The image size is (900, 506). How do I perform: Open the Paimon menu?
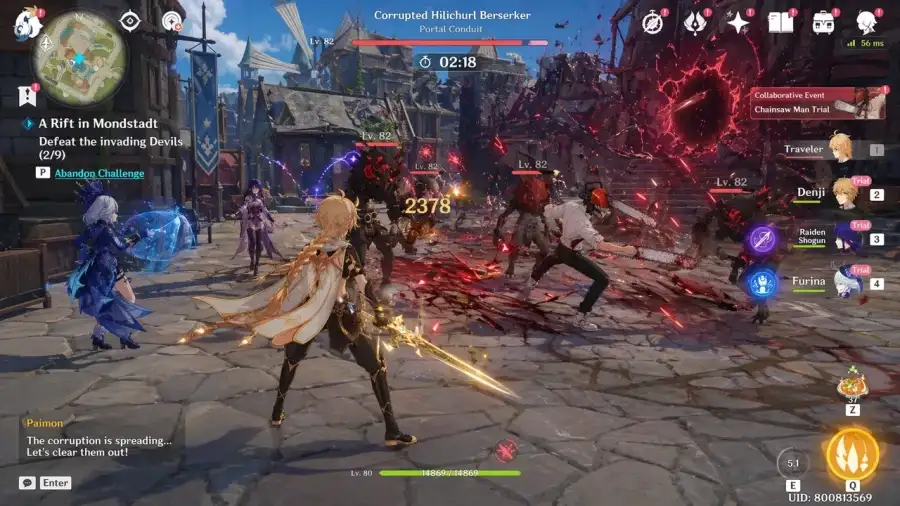(26, 21)
